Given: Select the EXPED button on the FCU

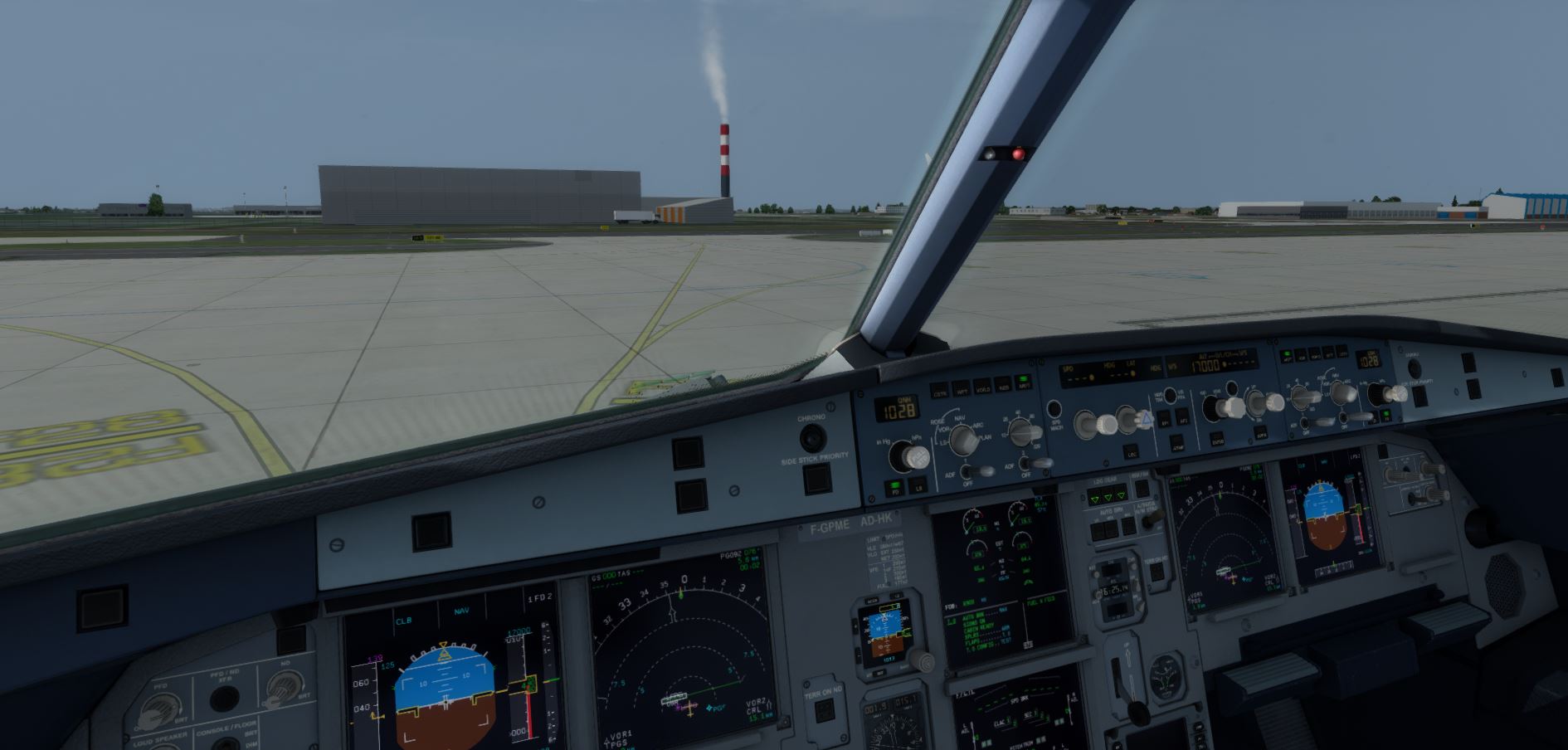Looking at the screenshot, I should 1217,438.
